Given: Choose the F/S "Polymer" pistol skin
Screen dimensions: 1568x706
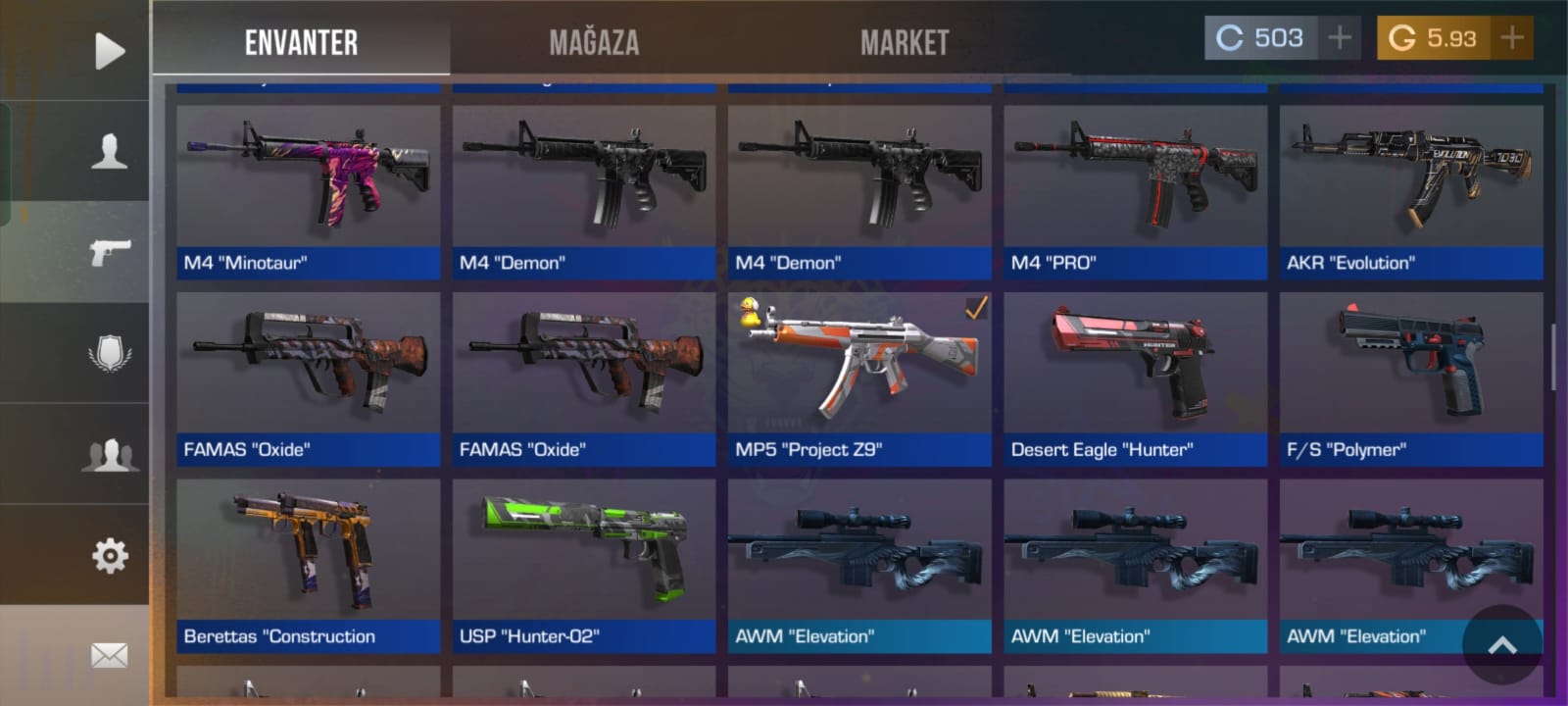Looking at the screenshot, I should [1411, 378].
